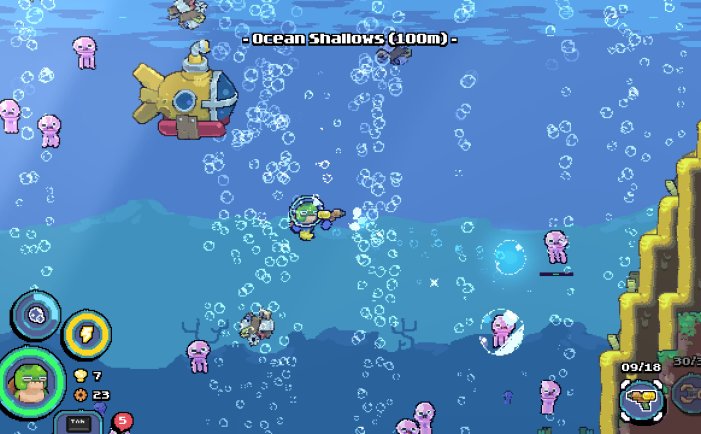Activate the bubble ability icon
This screenshot has width=701, height=434.
point(35,314)
